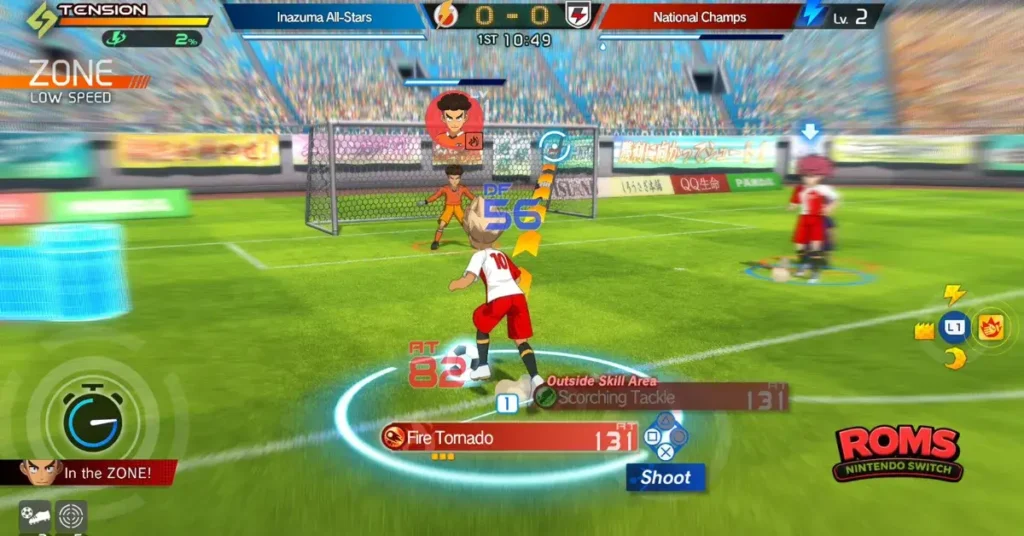Select the flaming fist command icon
Screen dimensions: 1024x536
pos(991,328)
